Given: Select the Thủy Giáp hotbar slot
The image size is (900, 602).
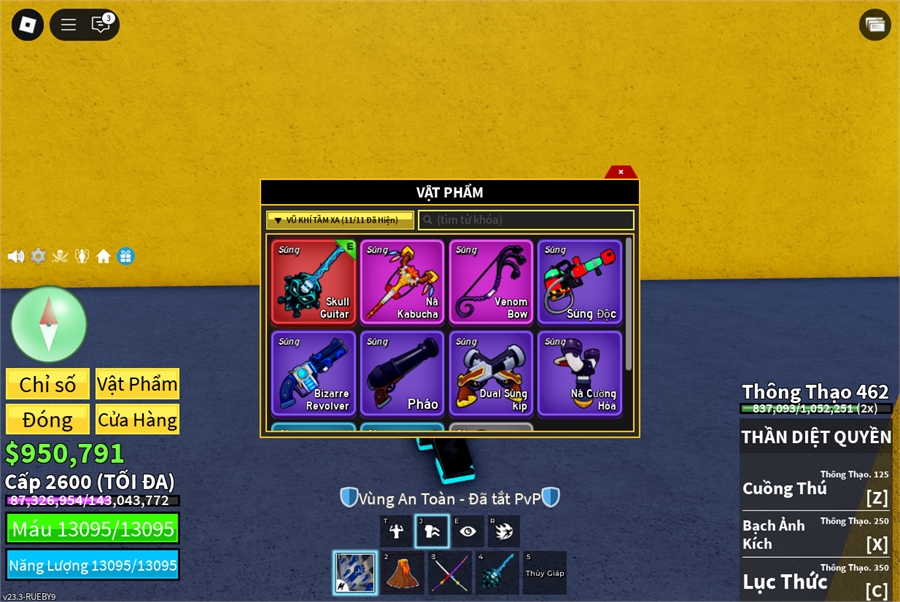Looking at the screenshot, I should [x=544, y=573].
